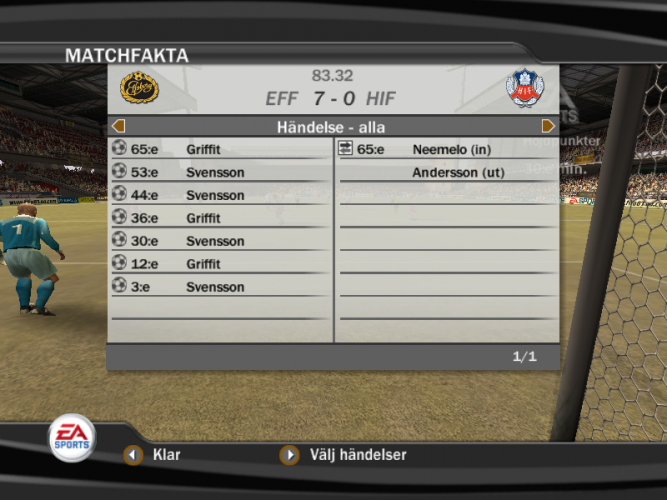The height and width of the screenshot is (500, 667).
Task: Click the right arrow beside Händelse - alla
Action: 548,126
